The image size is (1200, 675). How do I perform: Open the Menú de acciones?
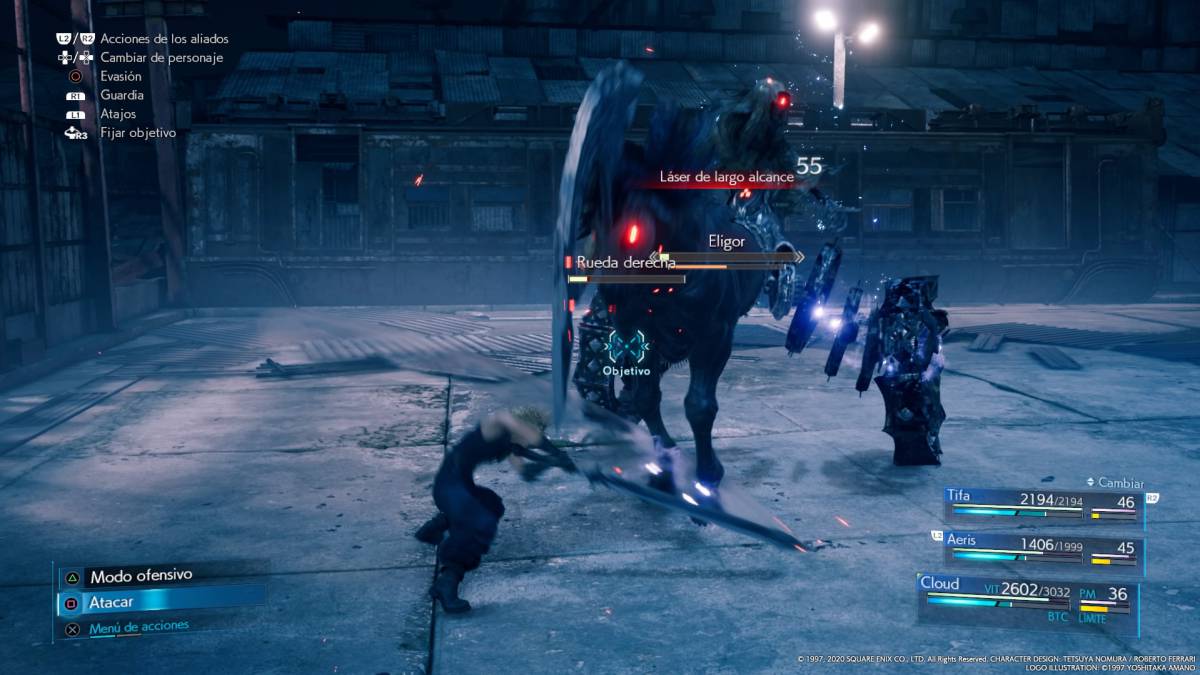click(x=138, y=628)
